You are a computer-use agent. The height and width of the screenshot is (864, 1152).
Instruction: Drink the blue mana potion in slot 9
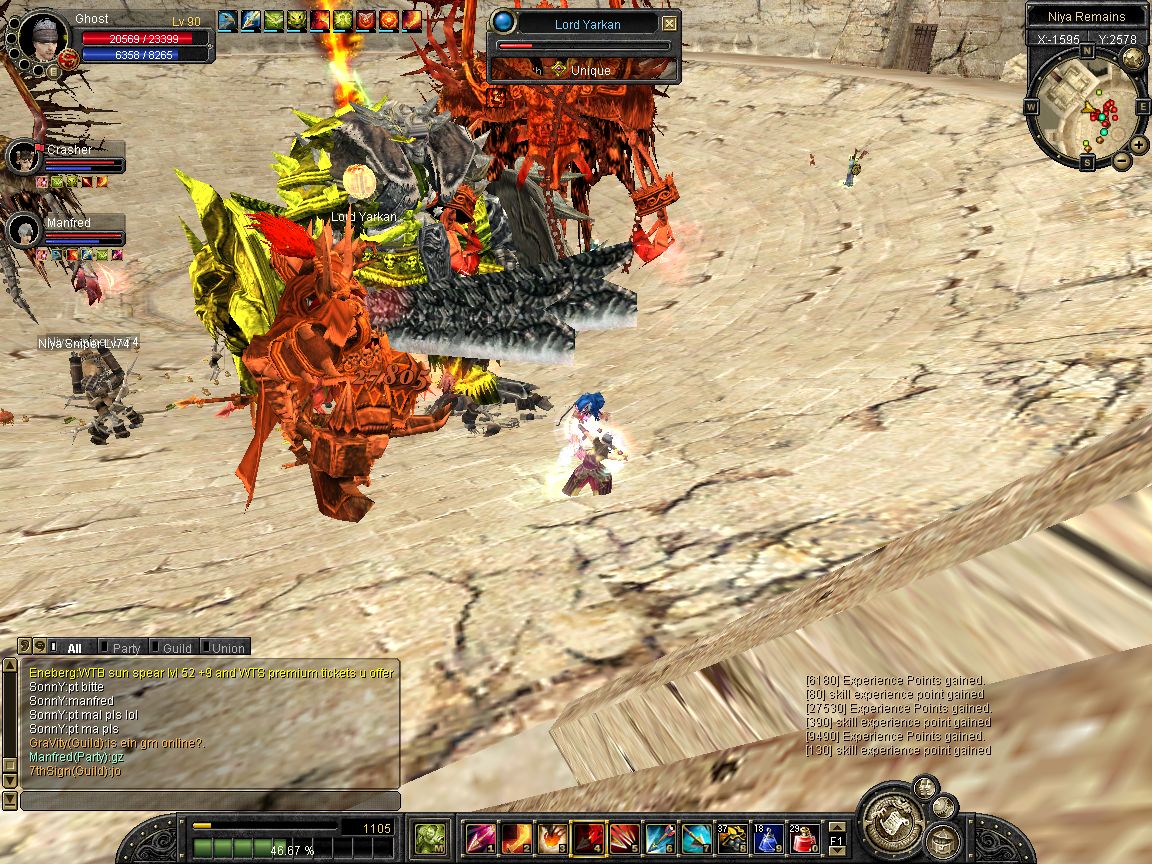click(768, 836)
